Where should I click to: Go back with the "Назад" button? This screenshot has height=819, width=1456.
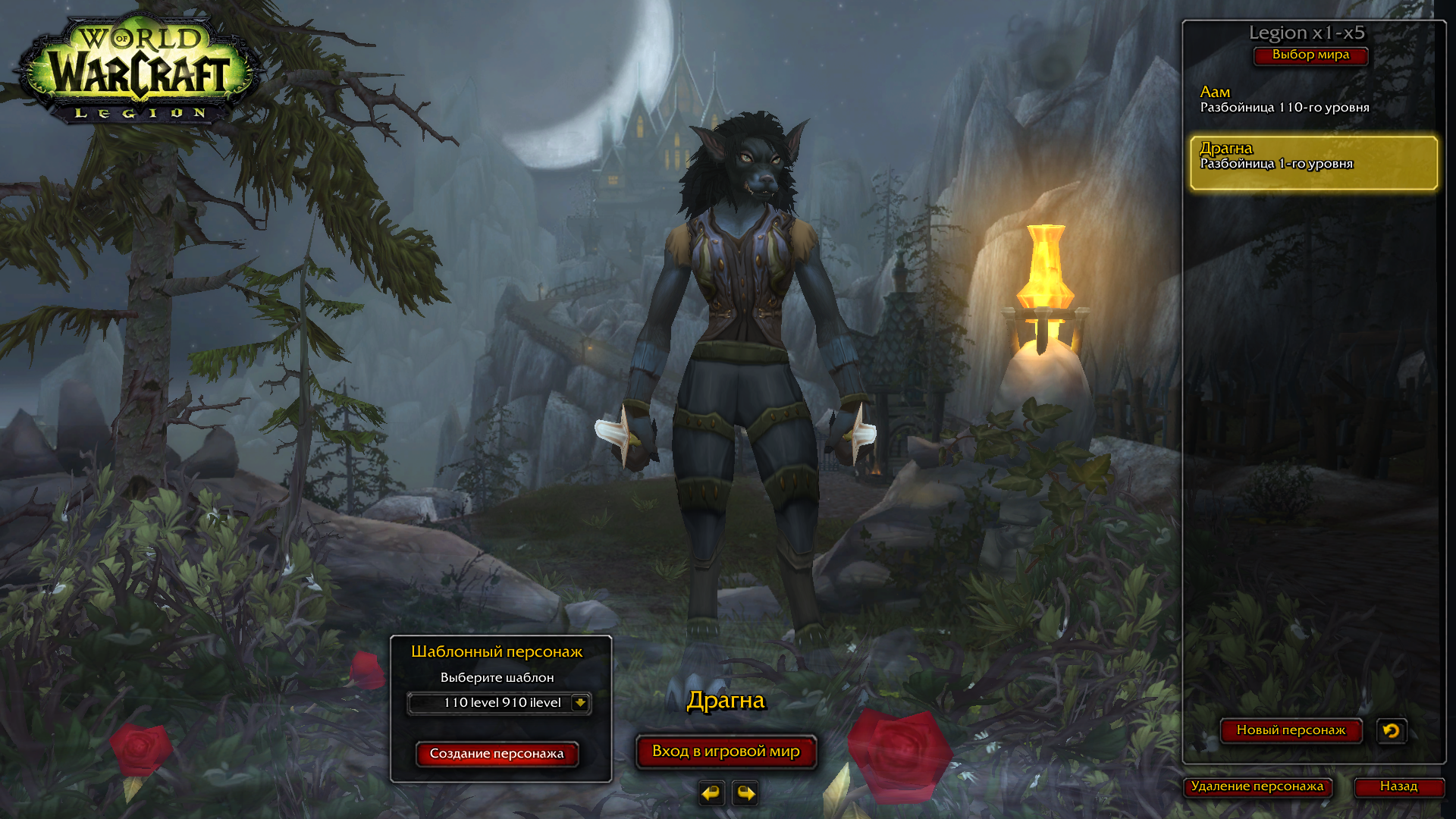[1398, 786]
